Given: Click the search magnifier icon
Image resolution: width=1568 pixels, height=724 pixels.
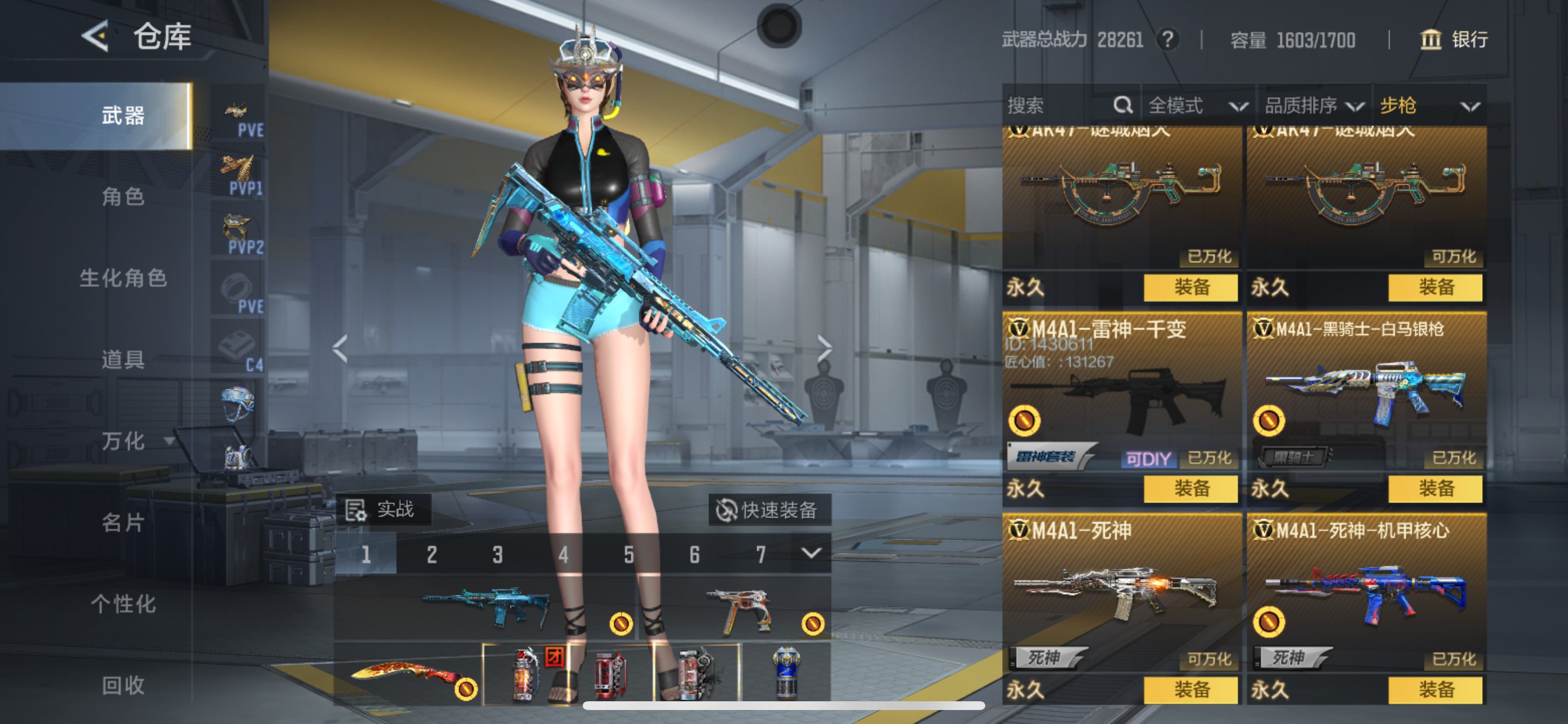Looking at the screenshot, I should point(1123,106).
